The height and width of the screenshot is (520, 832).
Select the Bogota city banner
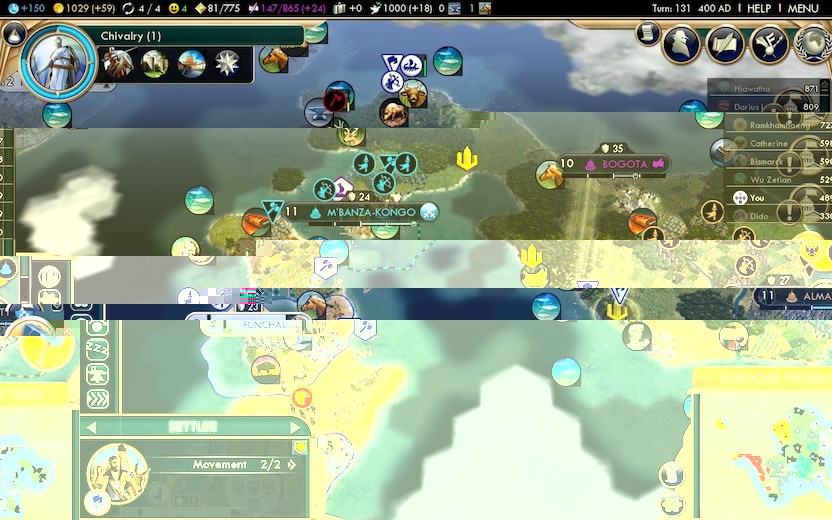coord(624,163)
